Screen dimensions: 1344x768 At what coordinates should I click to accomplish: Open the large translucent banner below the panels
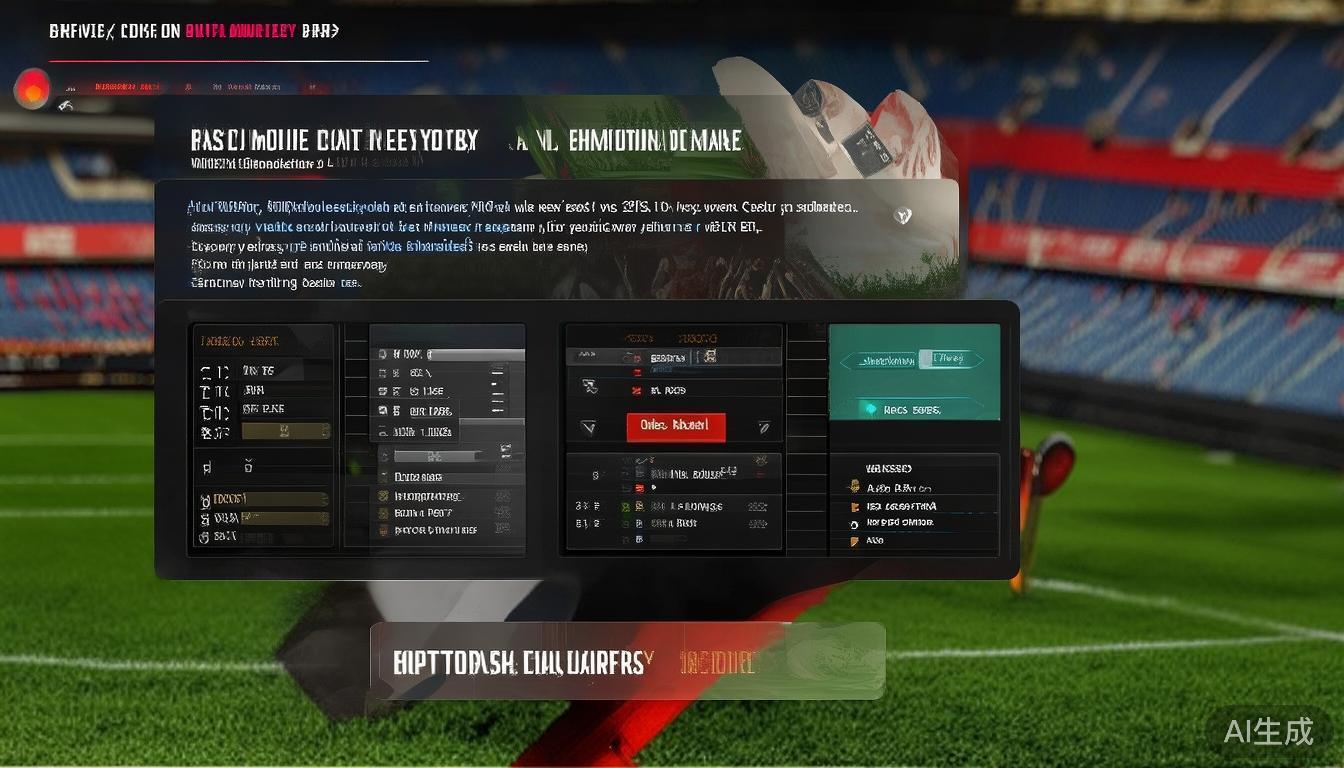[627, 661]
